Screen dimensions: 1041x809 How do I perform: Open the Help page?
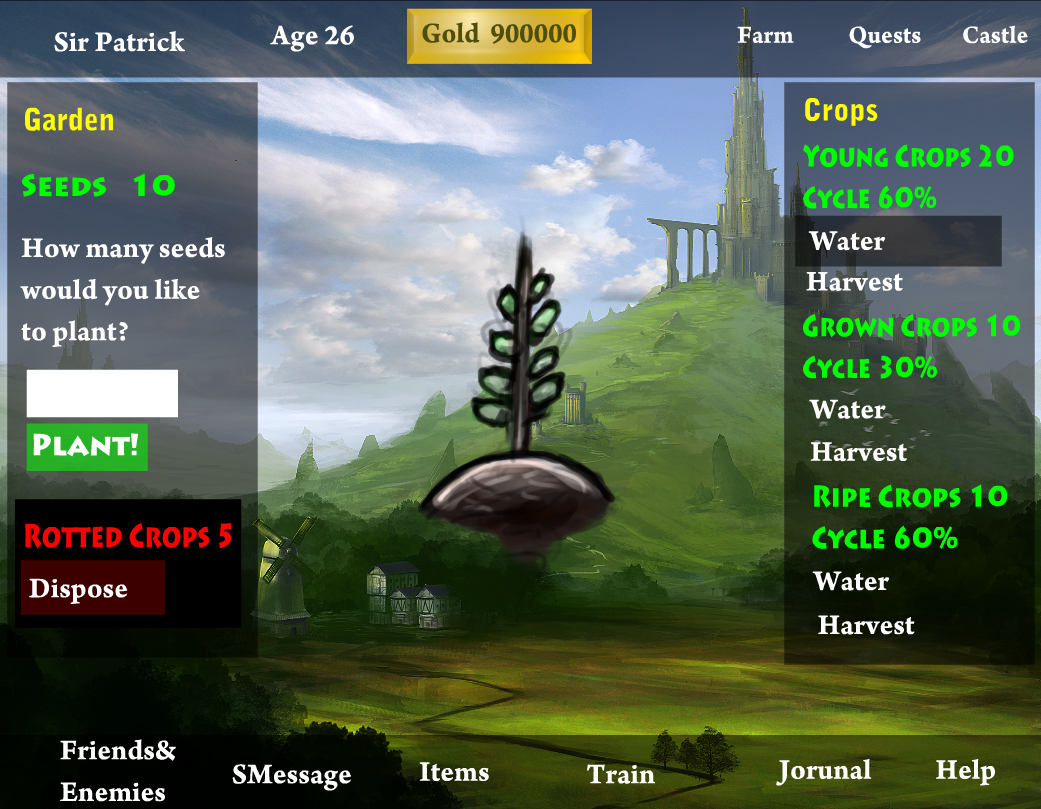coord(965,770)
